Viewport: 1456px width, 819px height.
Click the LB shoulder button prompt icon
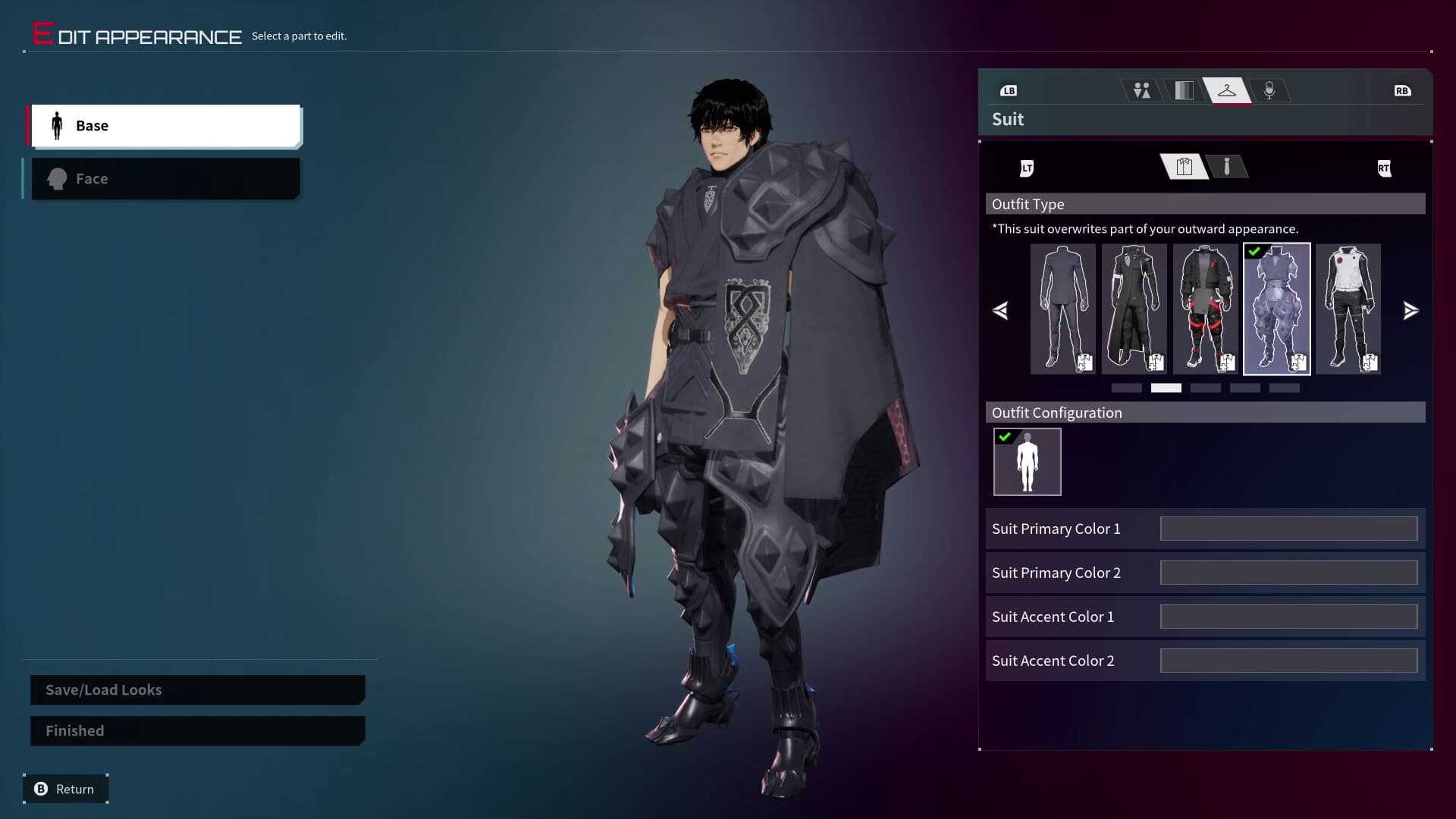1009,90
